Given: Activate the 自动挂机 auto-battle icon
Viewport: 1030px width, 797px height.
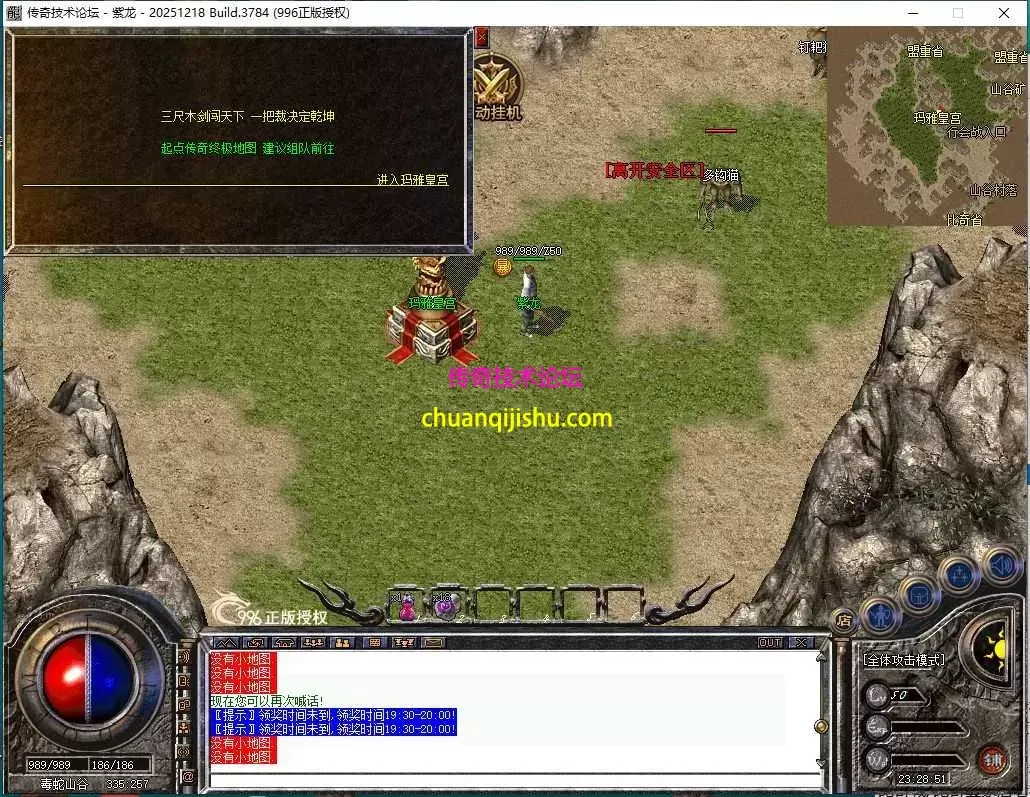Looking at the screenshot, I should pyautogui.click(x=497, y=90).
